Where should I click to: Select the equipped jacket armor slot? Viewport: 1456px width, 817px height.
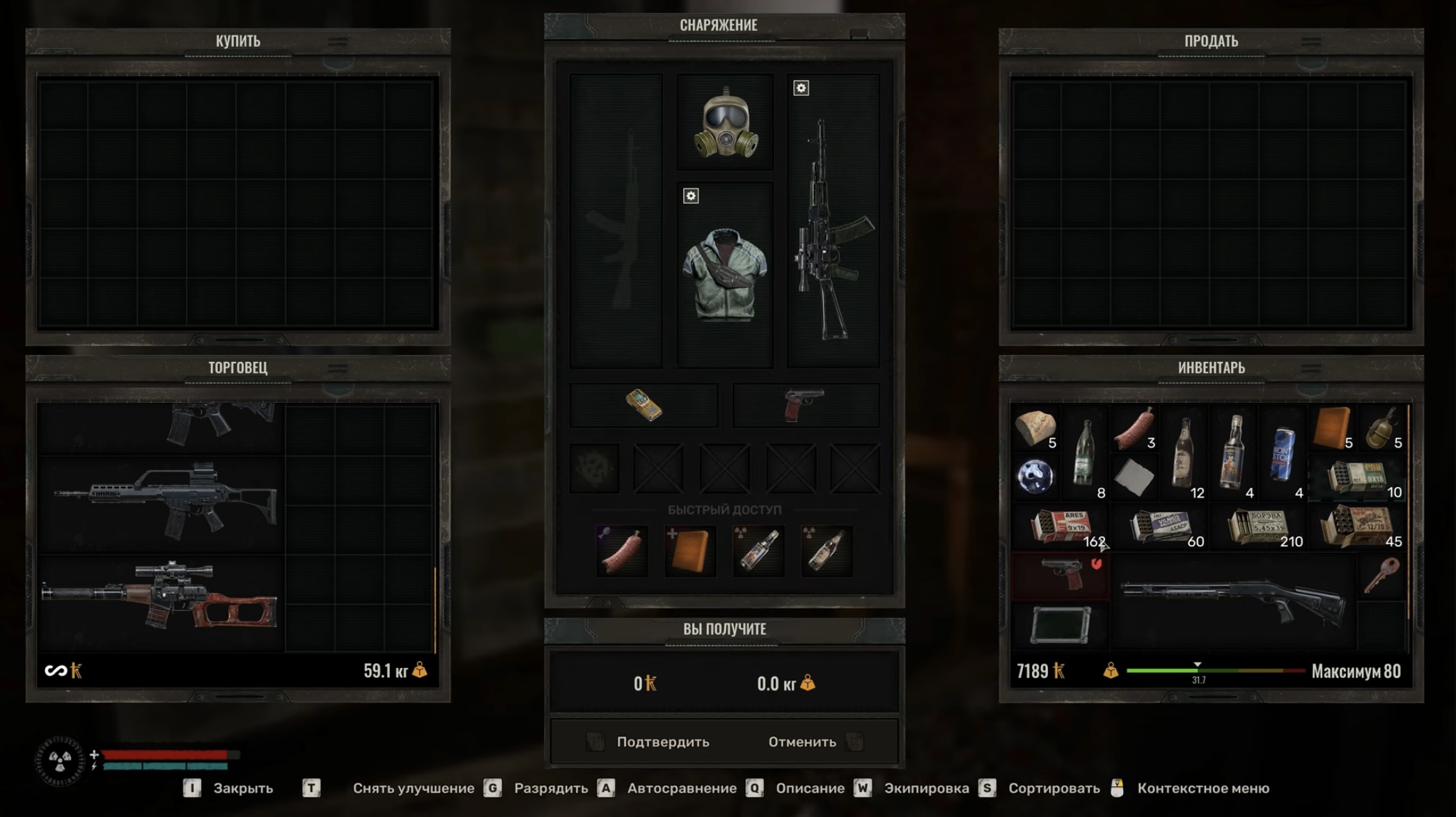click(725, 275)
